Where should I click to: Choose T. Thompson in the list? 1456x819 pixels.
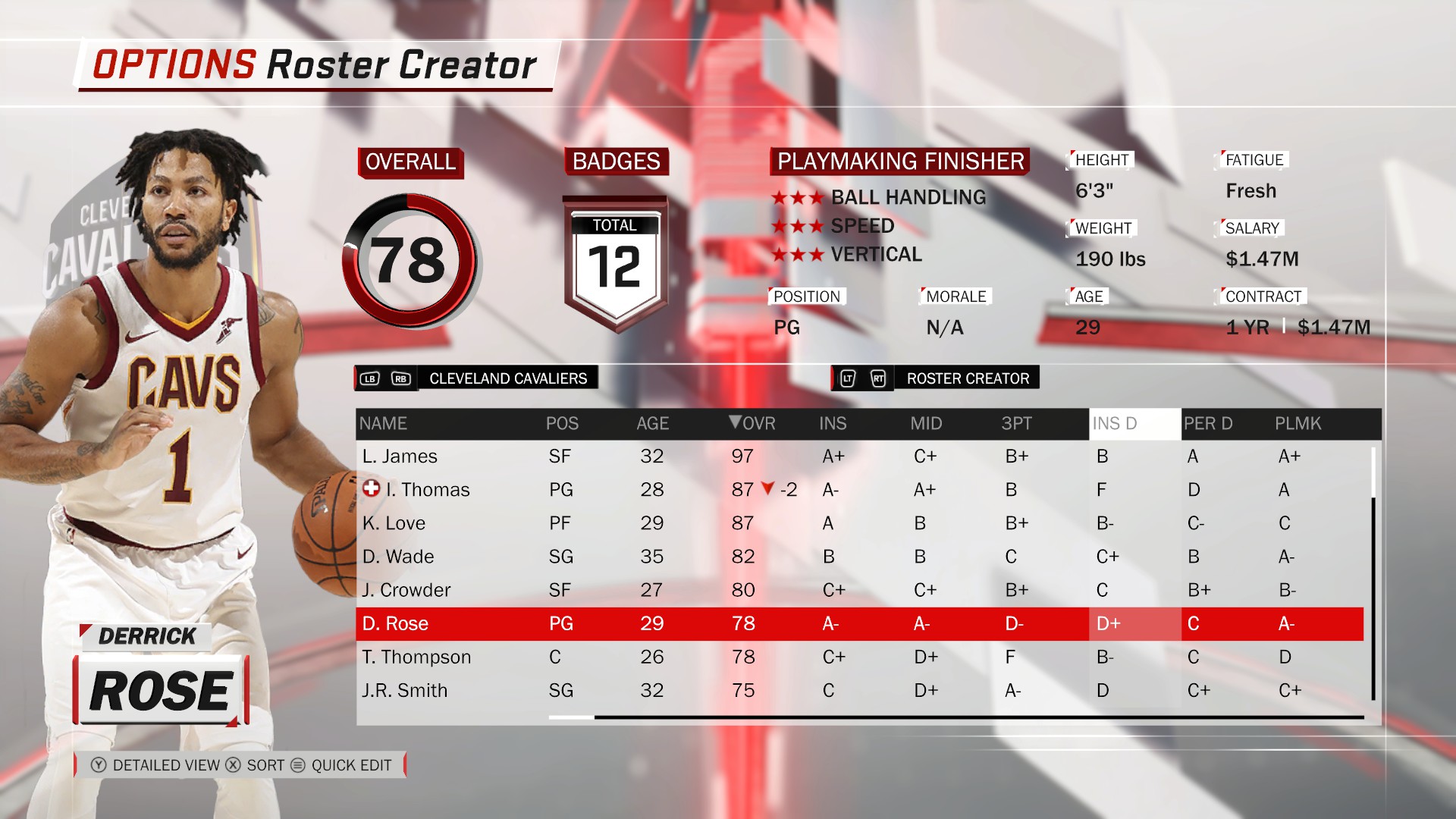click(416, 657)
